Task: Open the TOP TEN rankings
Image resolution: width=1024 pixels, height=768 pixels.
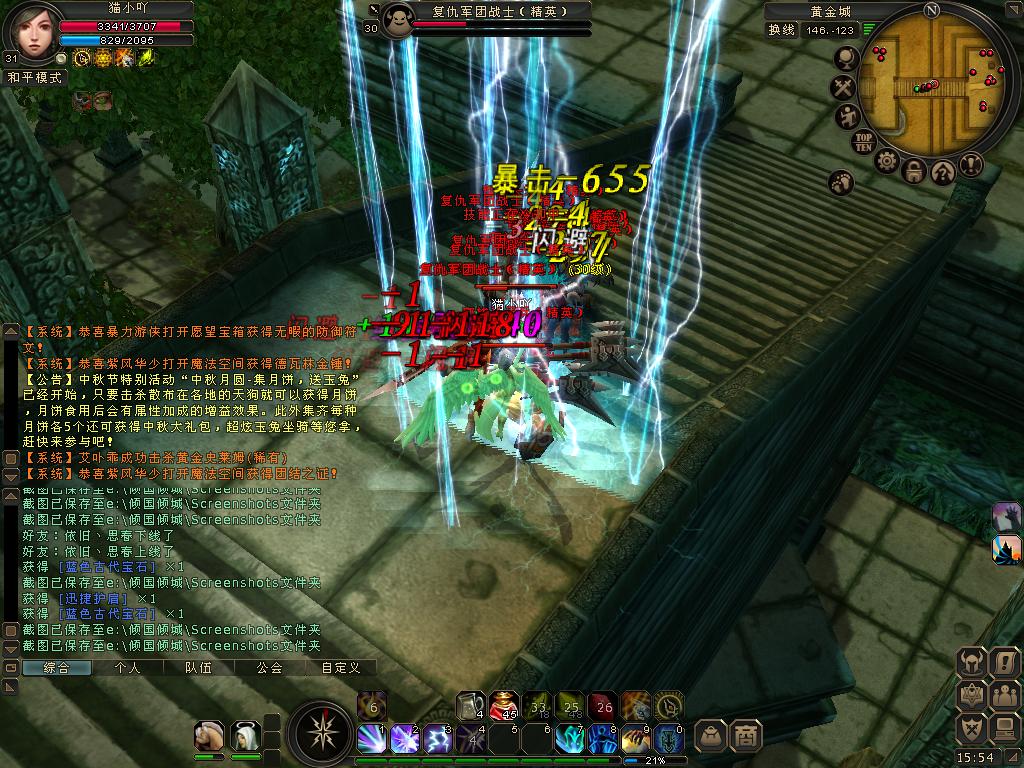Action: 865,141
